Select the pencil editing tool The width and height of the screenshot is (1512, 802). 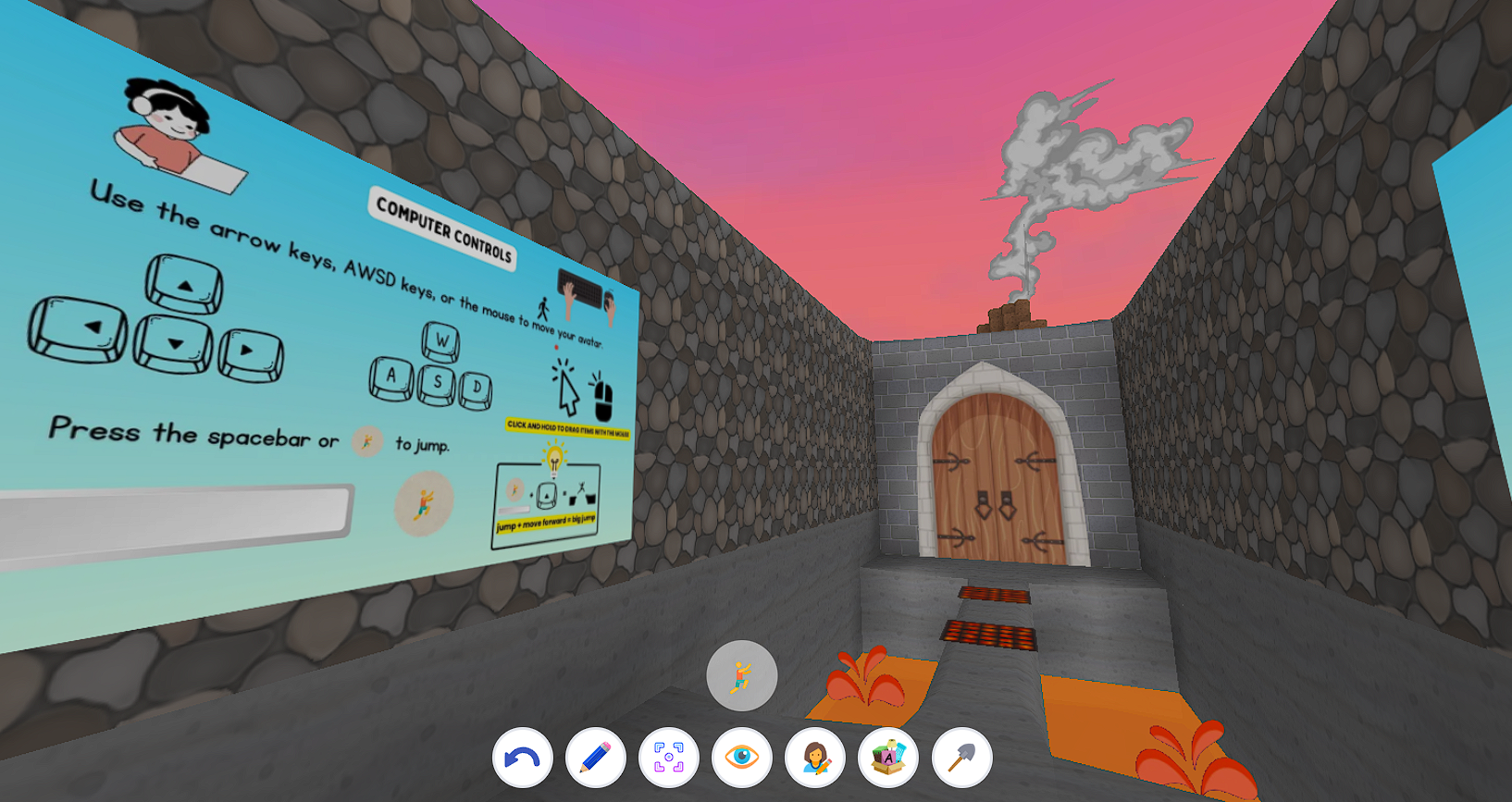(595, 757)
